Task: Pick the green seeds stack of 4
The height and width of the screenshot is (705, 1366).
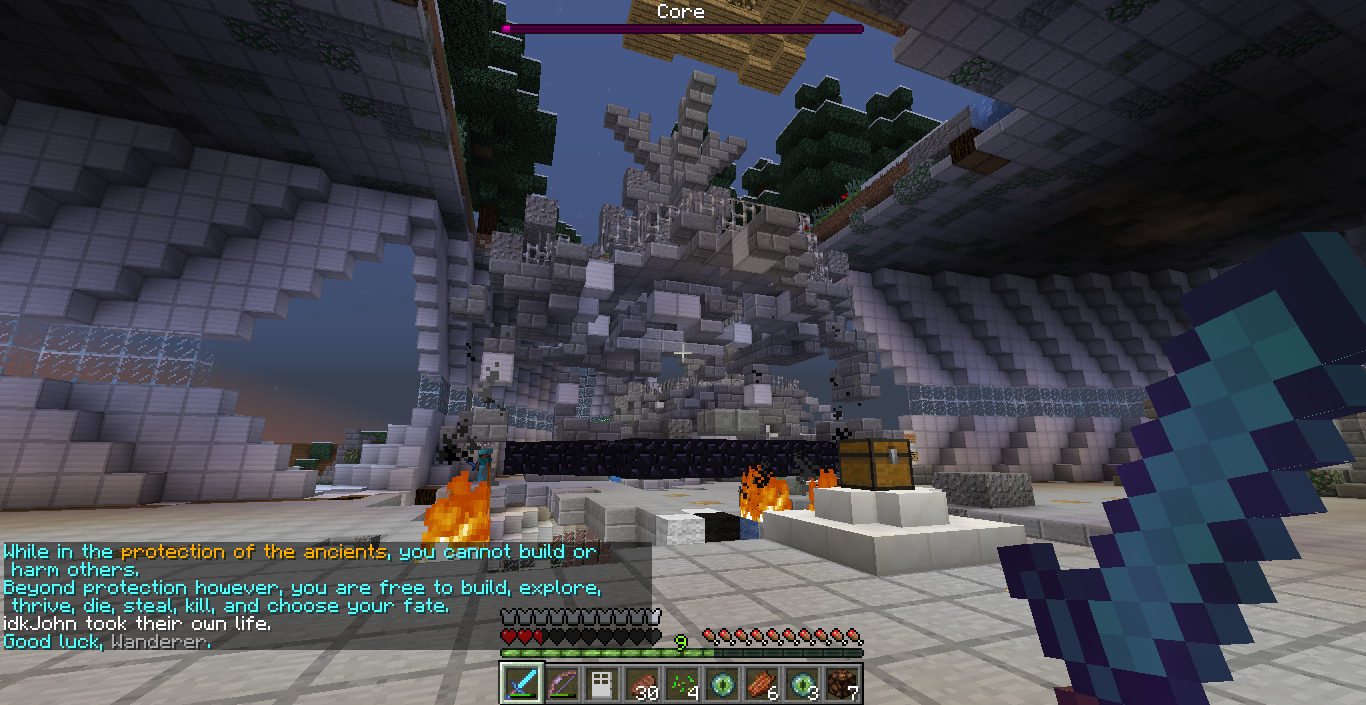Action: coord(681,684)
